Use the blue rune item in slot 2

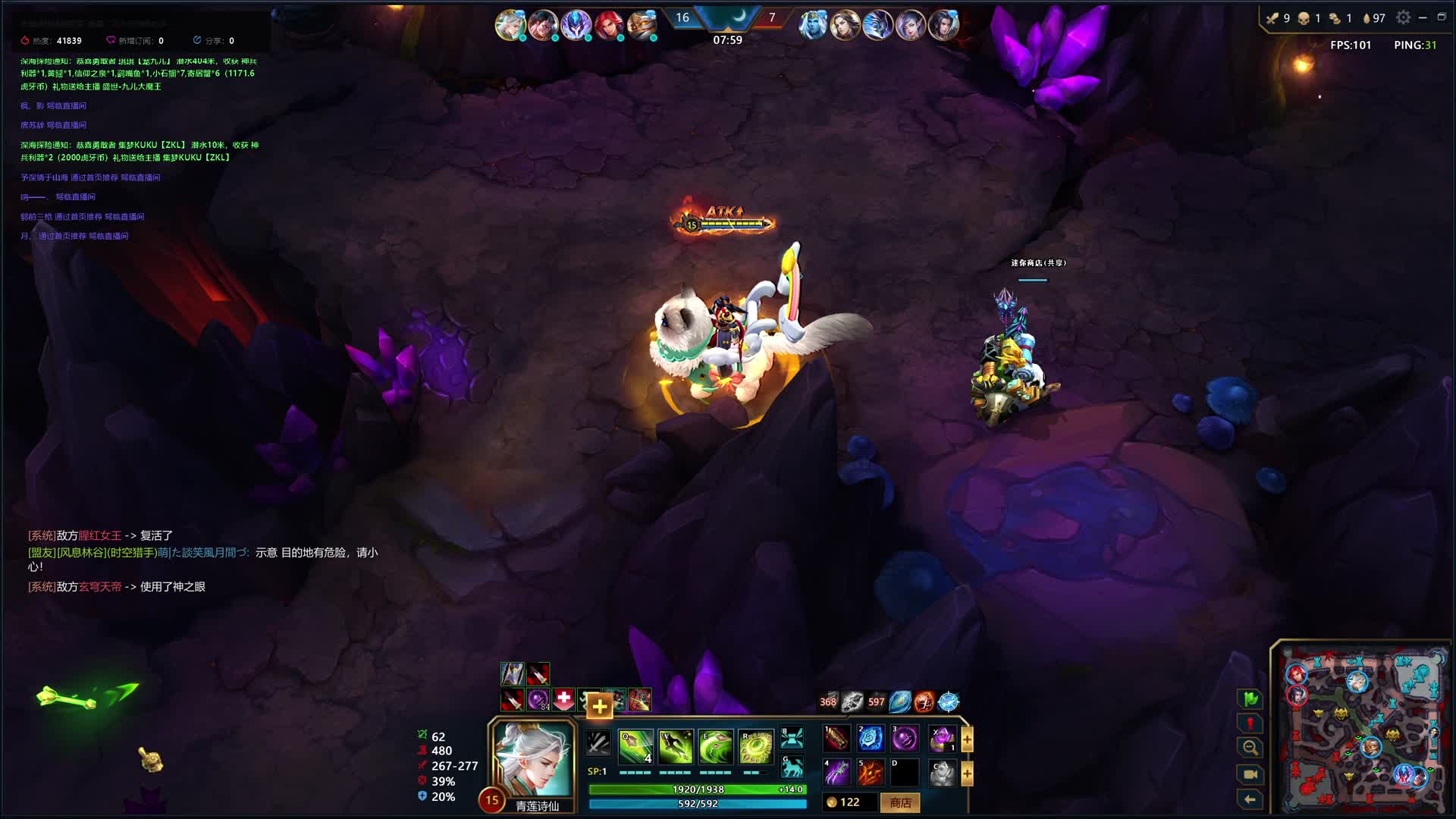click(x=871, y=738)
